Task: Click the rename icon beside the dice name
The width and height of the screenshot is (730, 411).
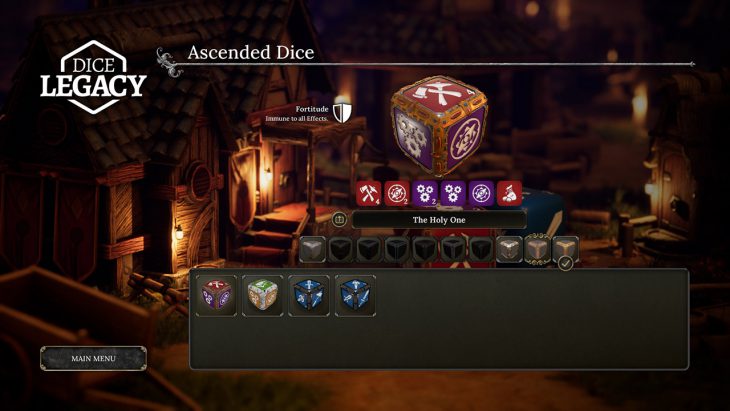Action: 339,219
